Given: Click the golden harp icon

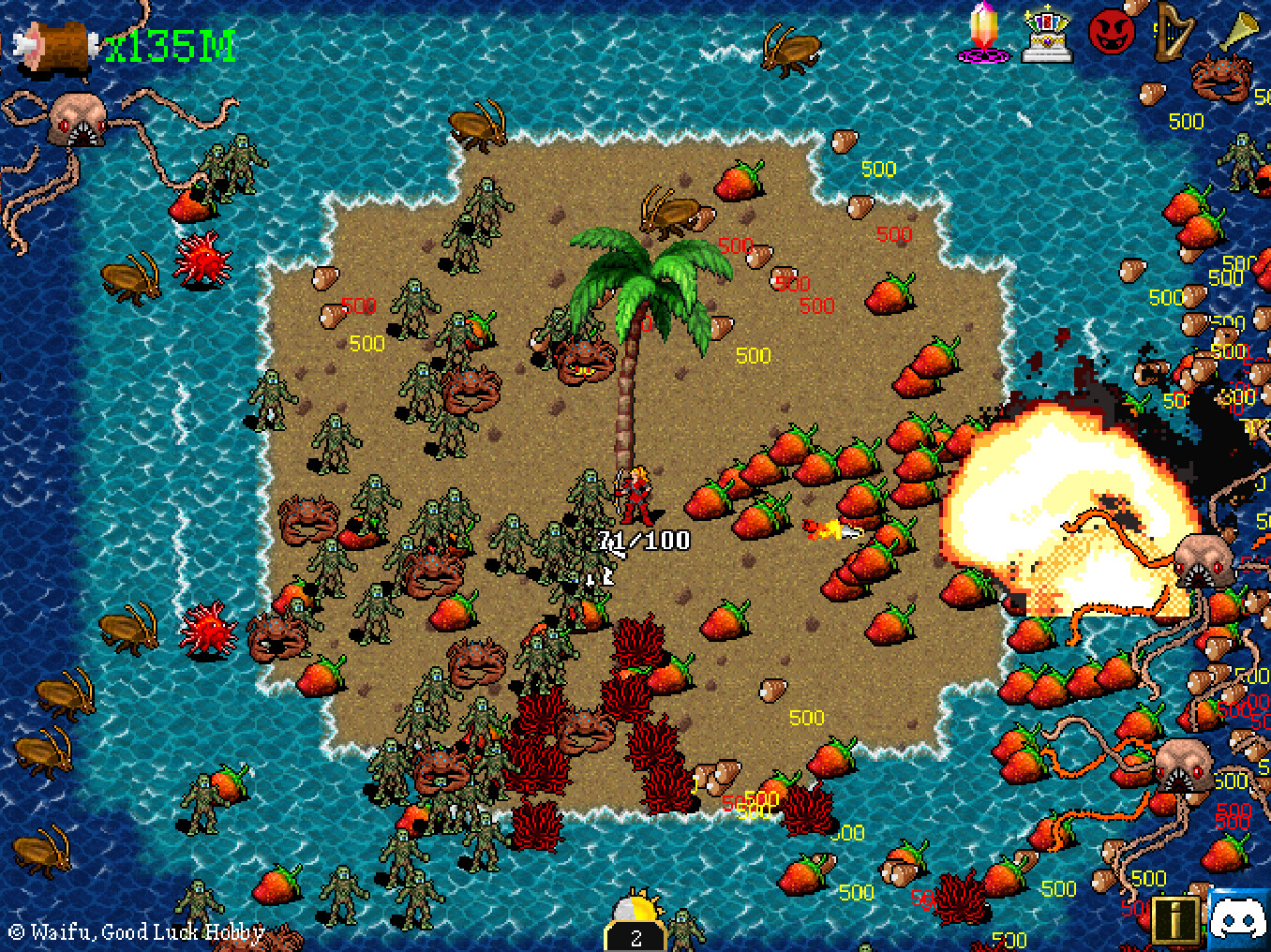Looking at the screenshot, I should 1173,31.
